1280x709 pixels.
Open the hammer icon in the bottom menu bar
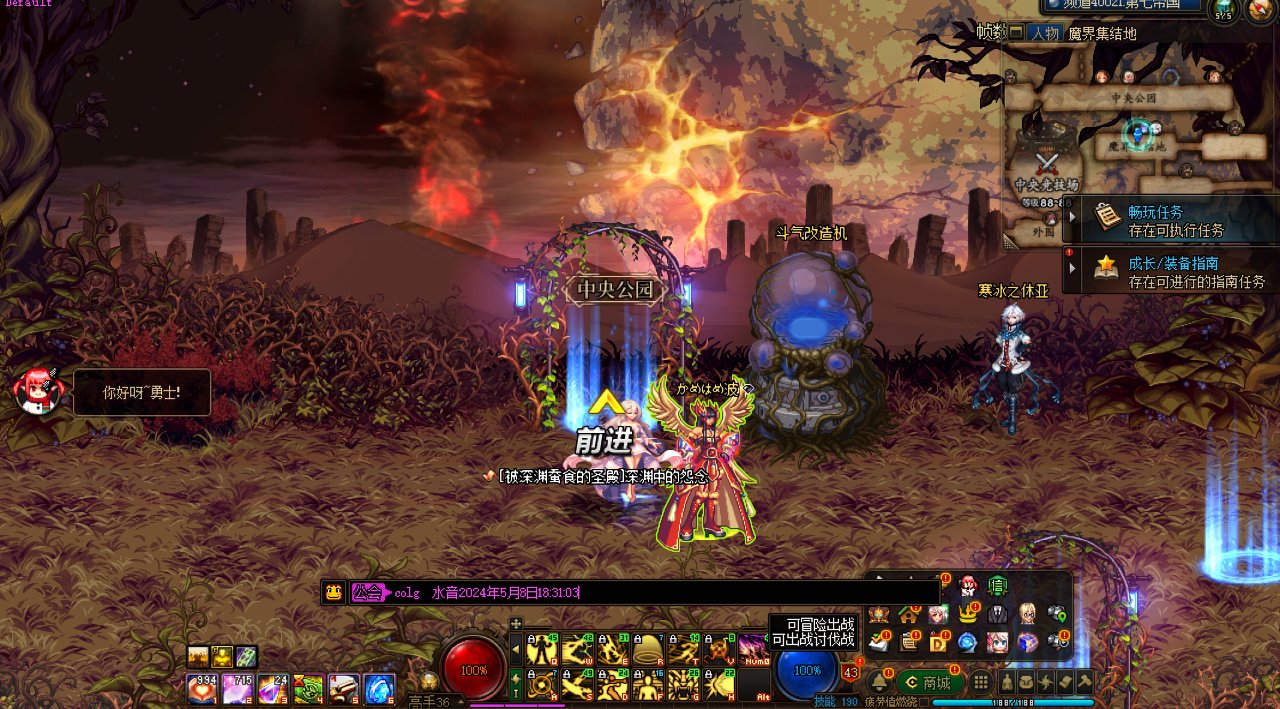[x=1082, y=683]
